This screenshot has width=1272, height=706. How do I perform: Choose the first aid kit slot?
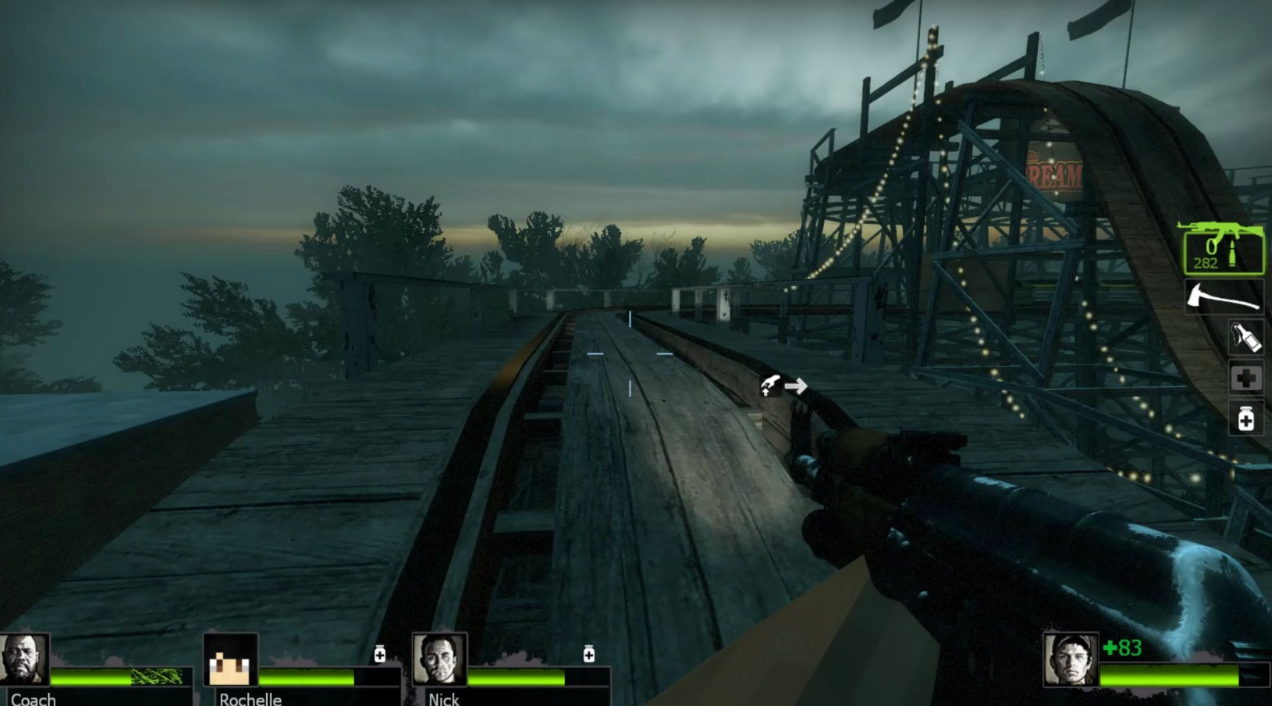point(1245,379)
